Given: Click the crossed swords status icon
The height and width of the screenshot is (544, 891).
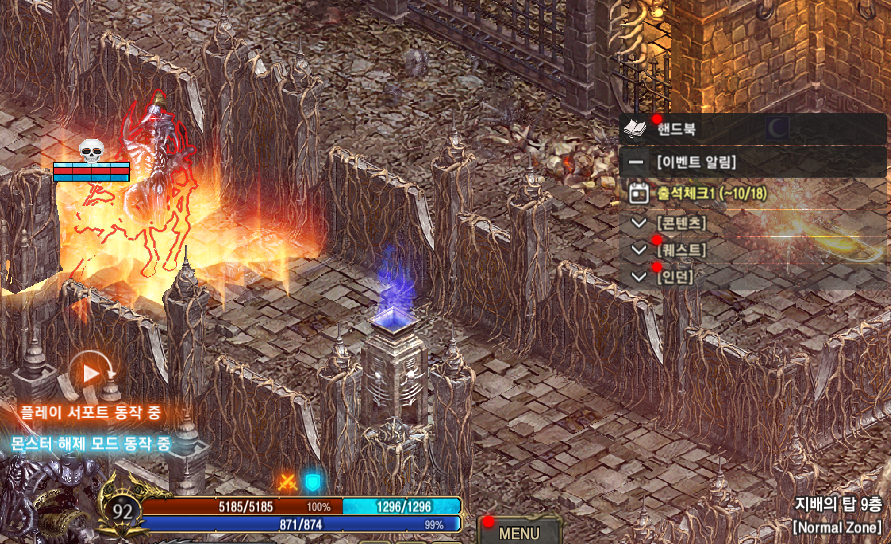Looking at the screenshot, I should click(288, 482).
